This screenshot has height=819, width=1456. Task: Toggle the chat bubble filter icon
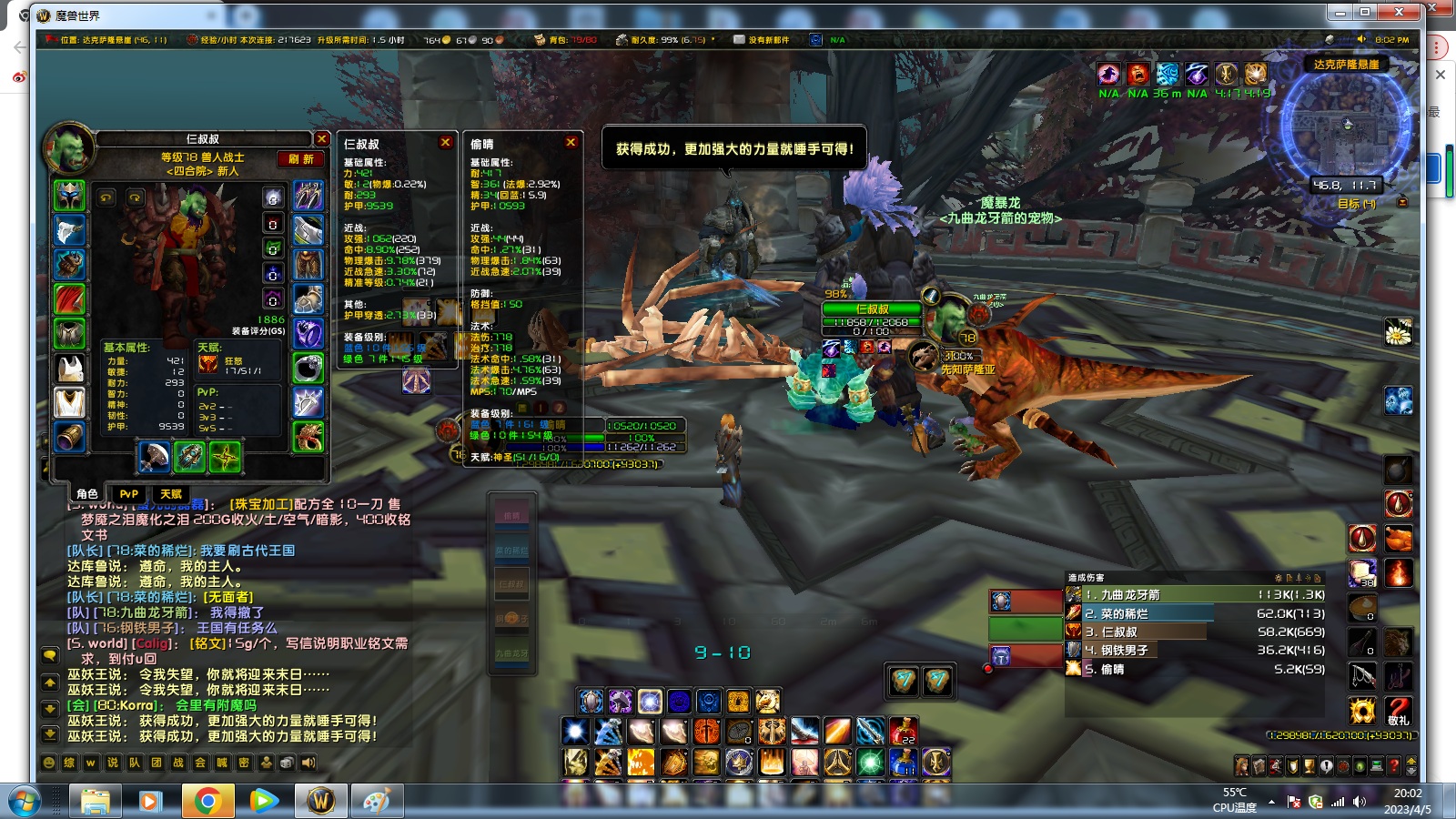50,655
